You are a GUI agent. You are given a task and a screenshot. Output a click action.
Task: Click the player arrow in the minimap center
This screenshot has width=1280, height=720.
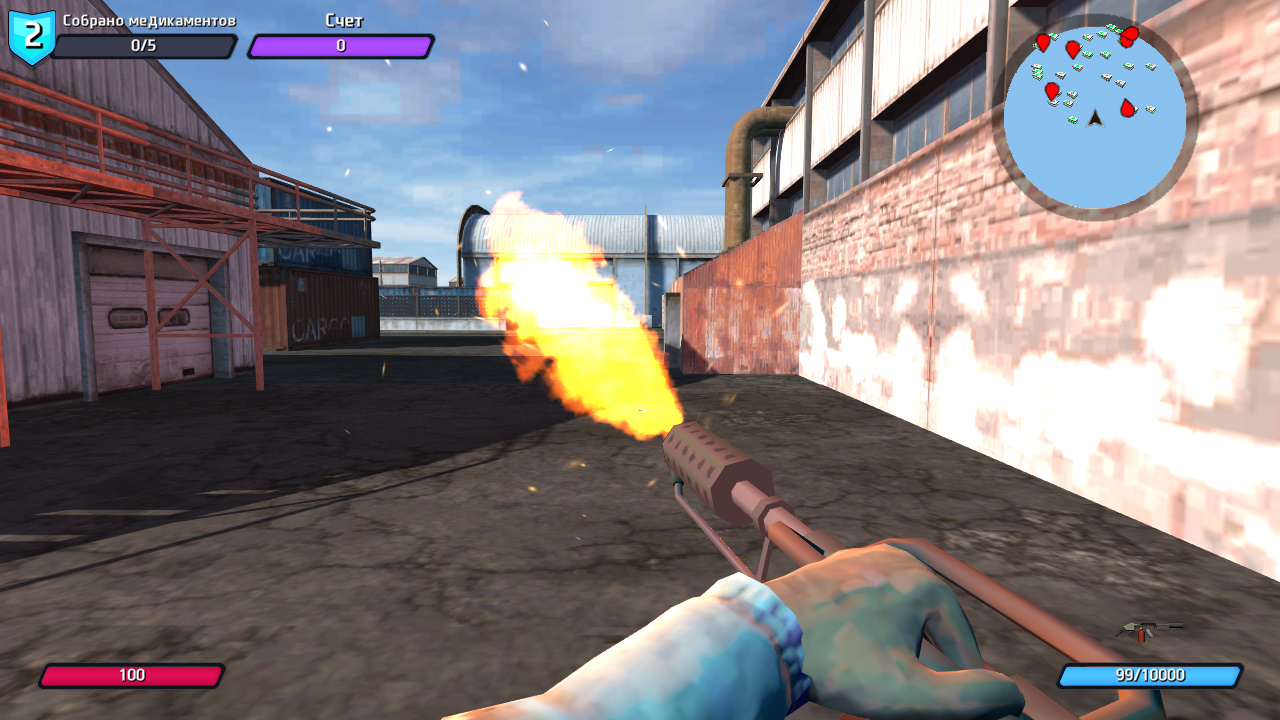1095,119
